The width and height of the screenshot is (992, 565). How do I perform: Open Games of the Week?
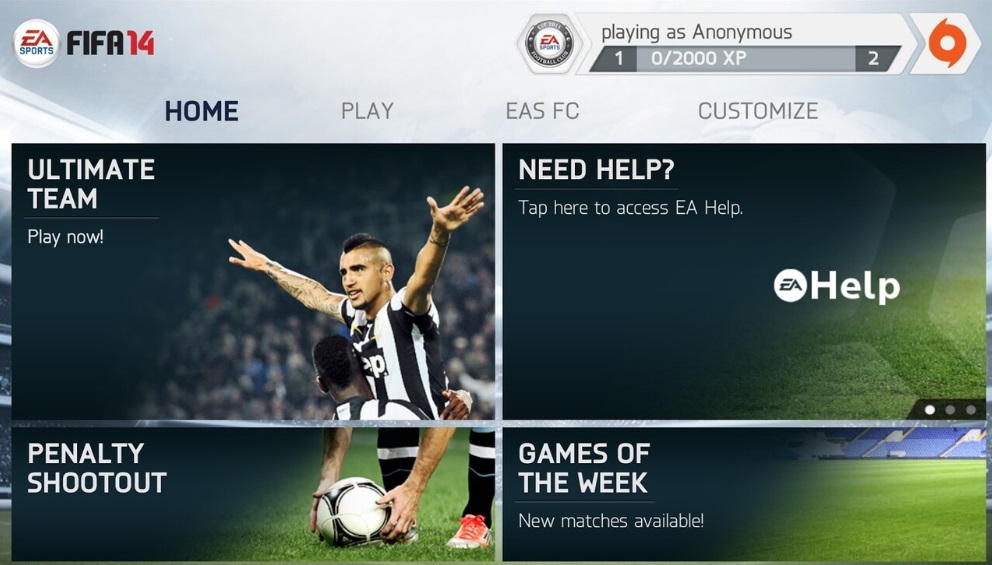(x=743, y=493)
